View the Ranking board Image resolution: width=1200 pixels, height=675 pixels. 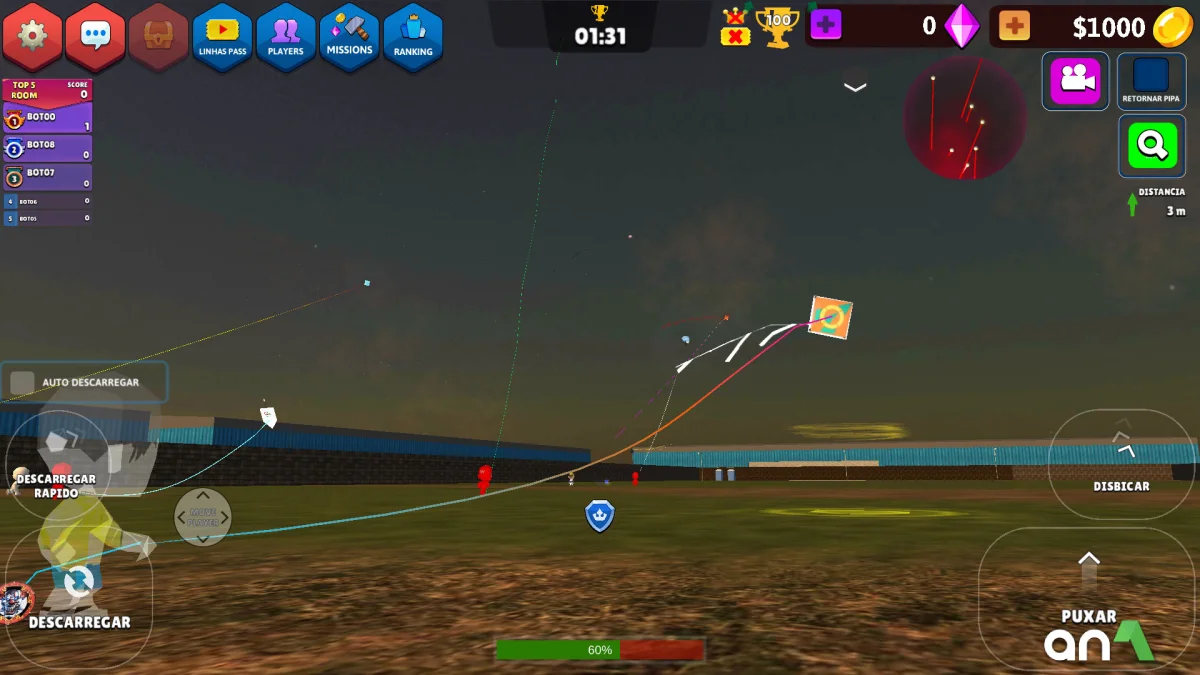pyautogui.click(x=413, y=37)
